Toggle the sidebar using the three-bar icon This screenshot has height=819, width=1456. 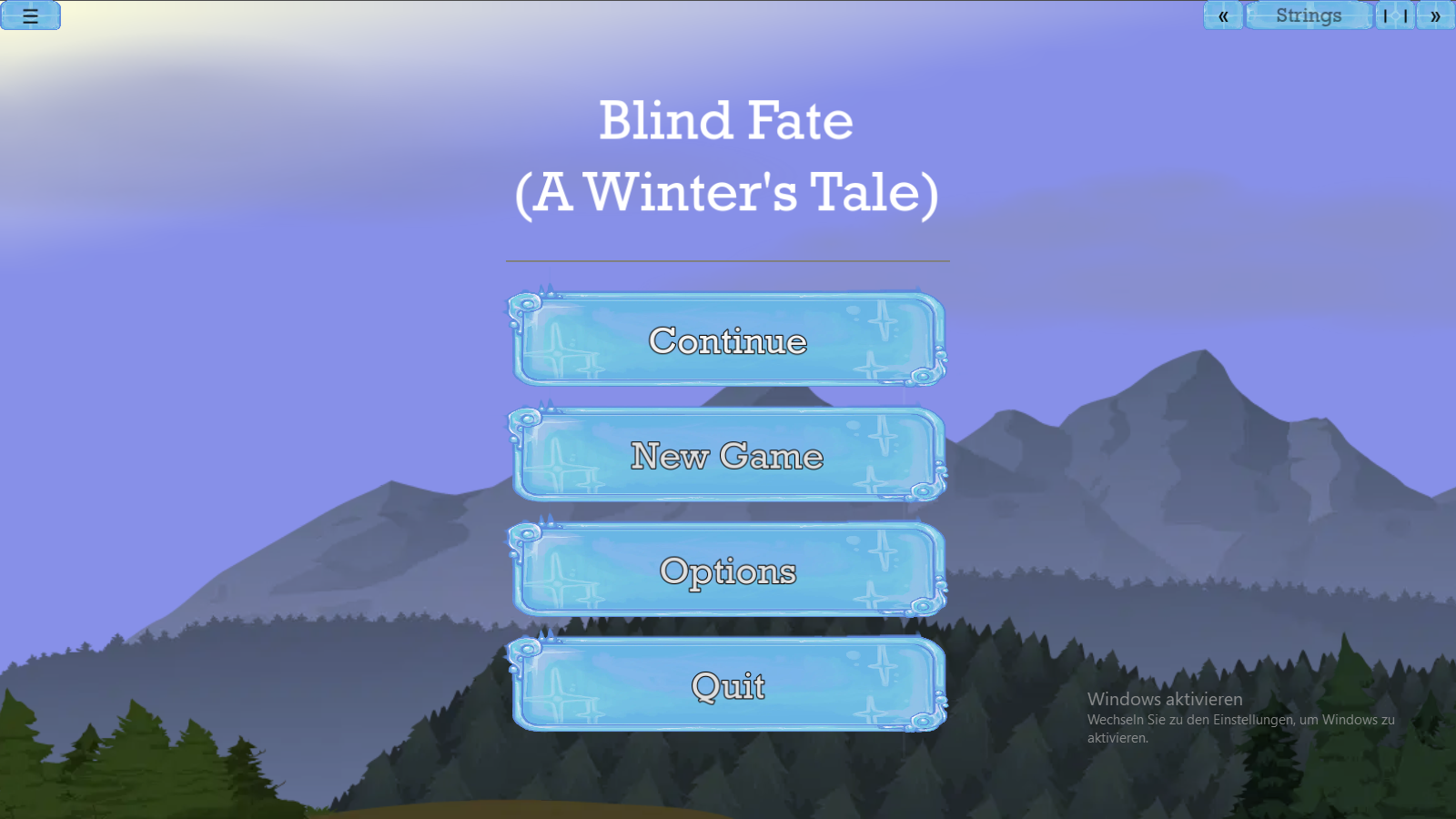pyautogui.click(x=30, y=16)
